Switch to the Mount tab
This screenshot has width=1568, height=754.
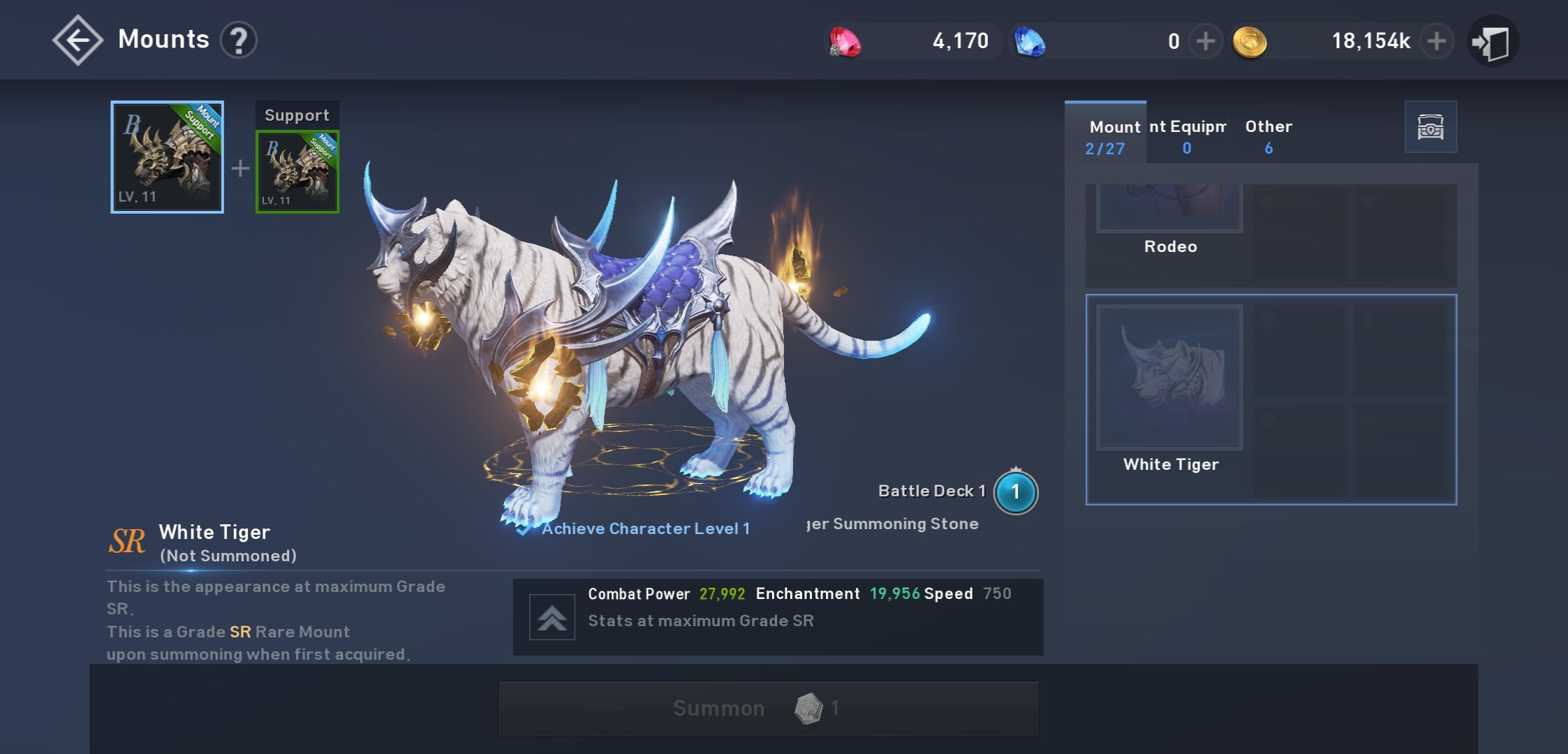tap(1106, 136)
